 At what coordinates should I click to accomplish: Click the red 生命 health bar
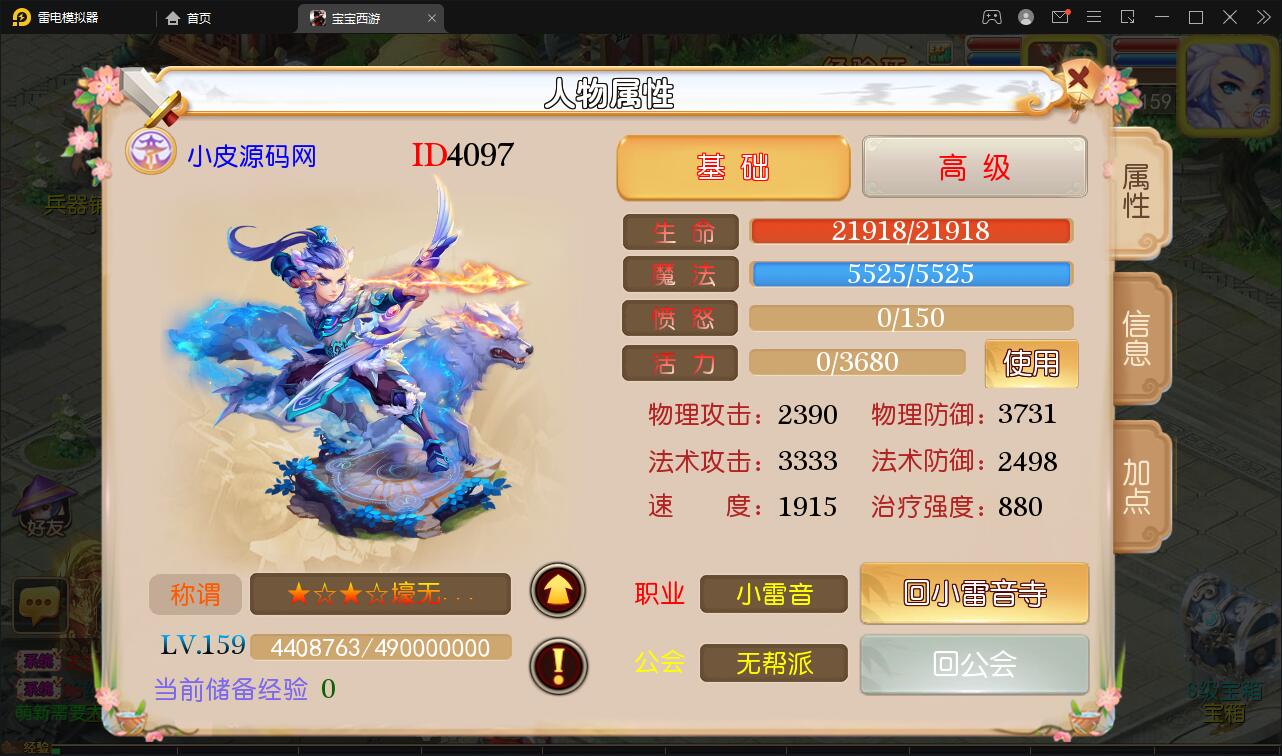click(911, 230)
